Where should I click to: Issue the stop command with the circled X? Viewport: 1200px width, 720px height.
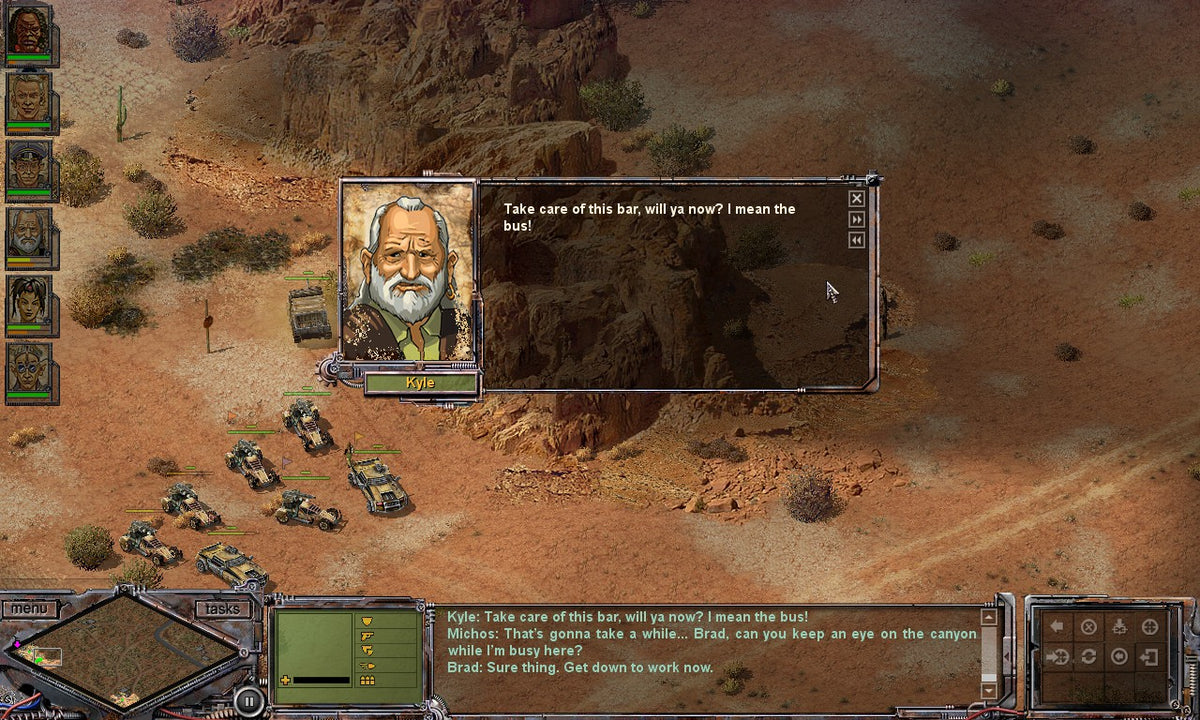point(1089,627)
